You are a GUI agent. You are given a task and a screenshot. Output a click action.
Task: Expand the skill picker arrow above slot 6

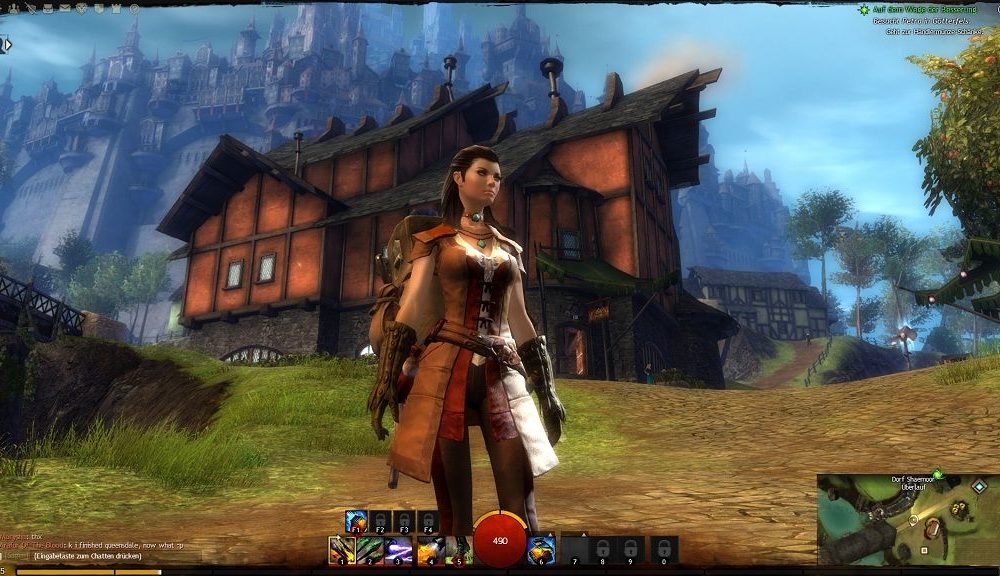(547, 533)
